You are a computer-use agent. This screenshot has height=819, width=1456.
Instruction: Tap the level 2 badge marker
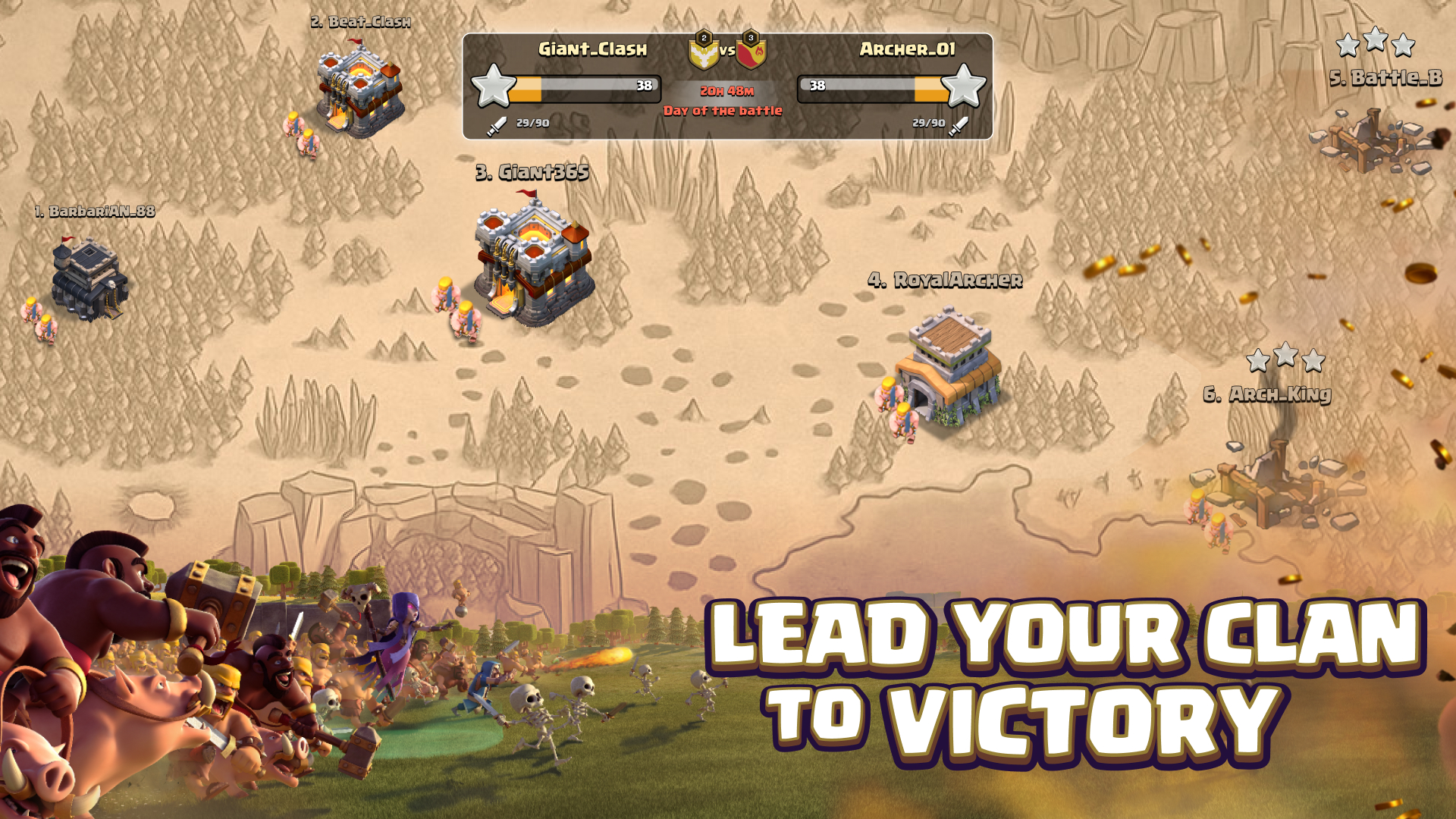click(703, 36)
